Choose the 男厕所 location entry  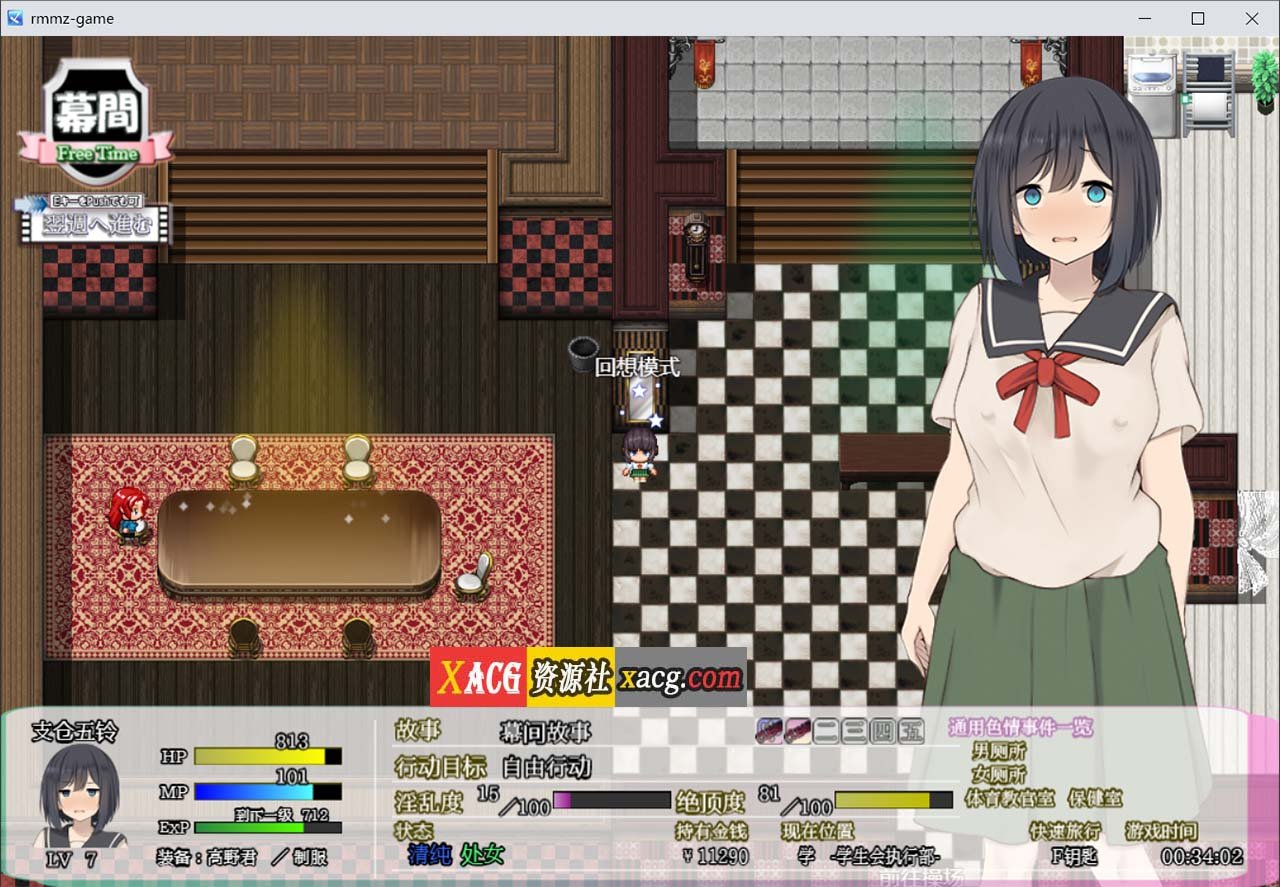click(x=999, y=751)
